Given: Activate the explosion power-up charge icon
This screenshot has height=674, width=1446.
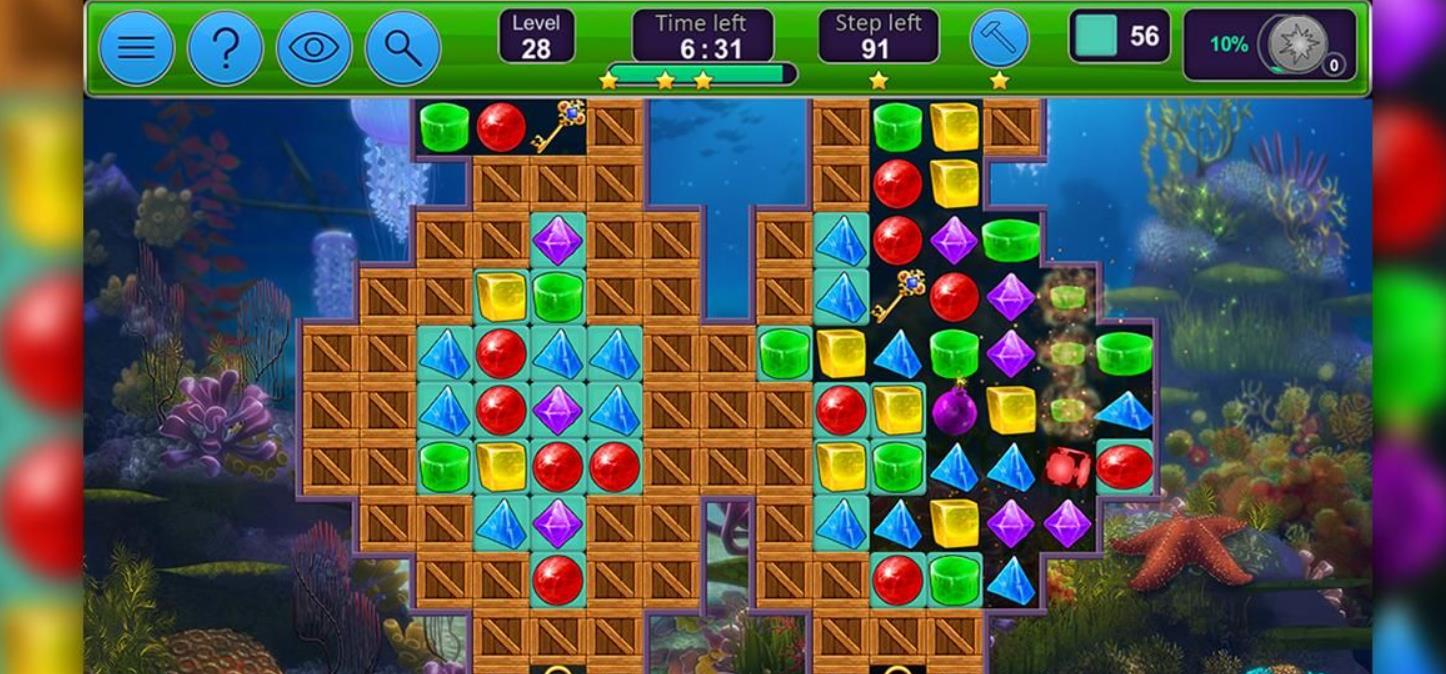Looking at the screenshot, I should click(x=1298, y=44).
